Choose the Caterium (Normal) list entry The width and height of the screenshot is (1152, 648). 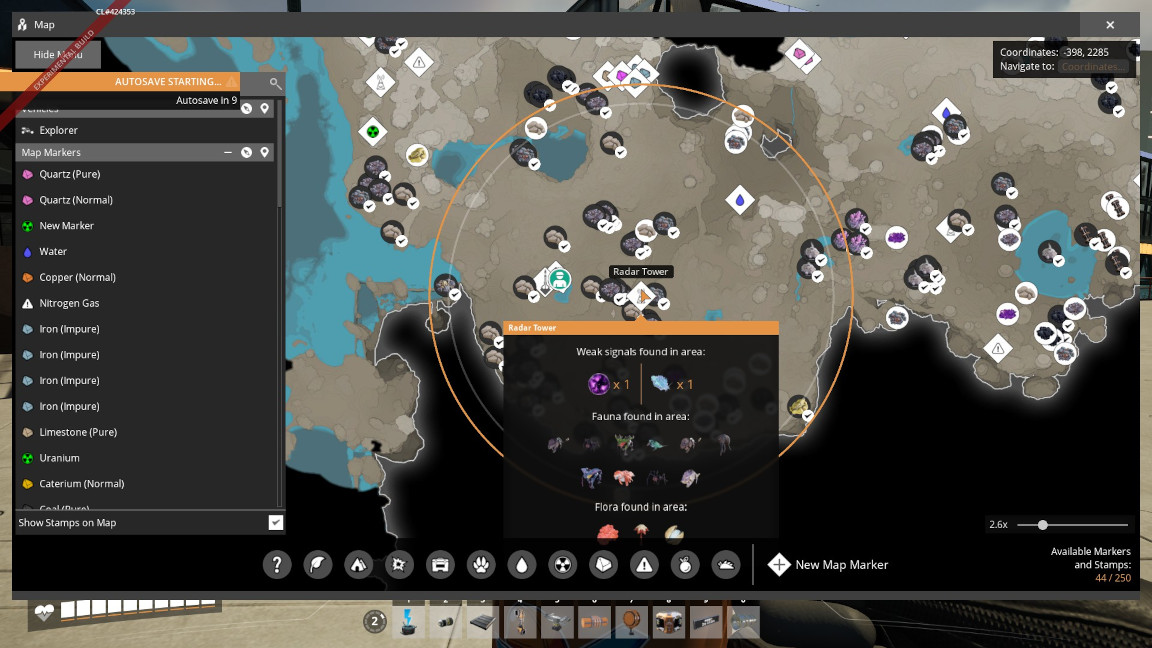point(81,484)
